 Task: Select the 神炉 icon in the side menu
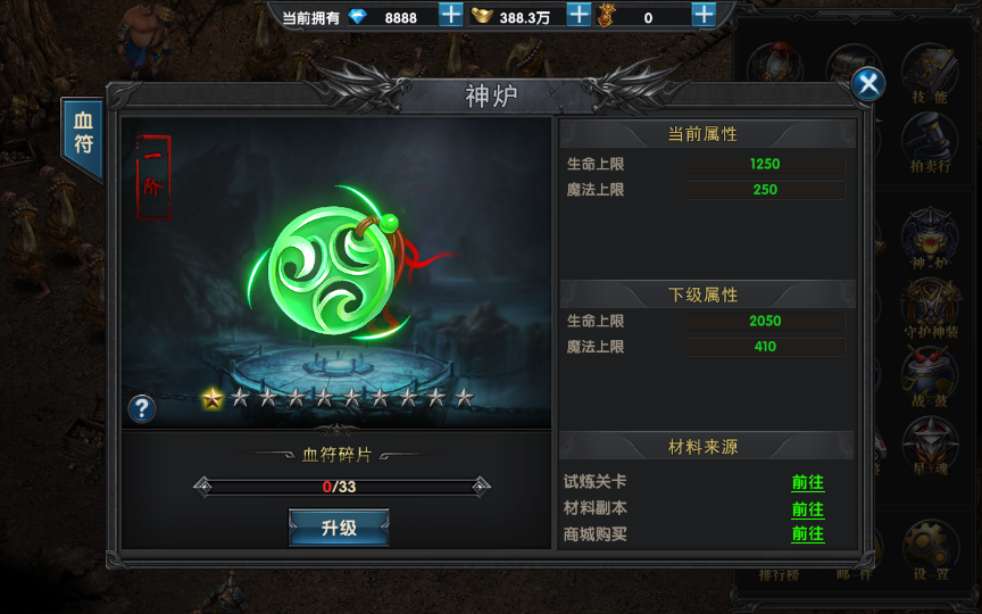tap(928, 240)
